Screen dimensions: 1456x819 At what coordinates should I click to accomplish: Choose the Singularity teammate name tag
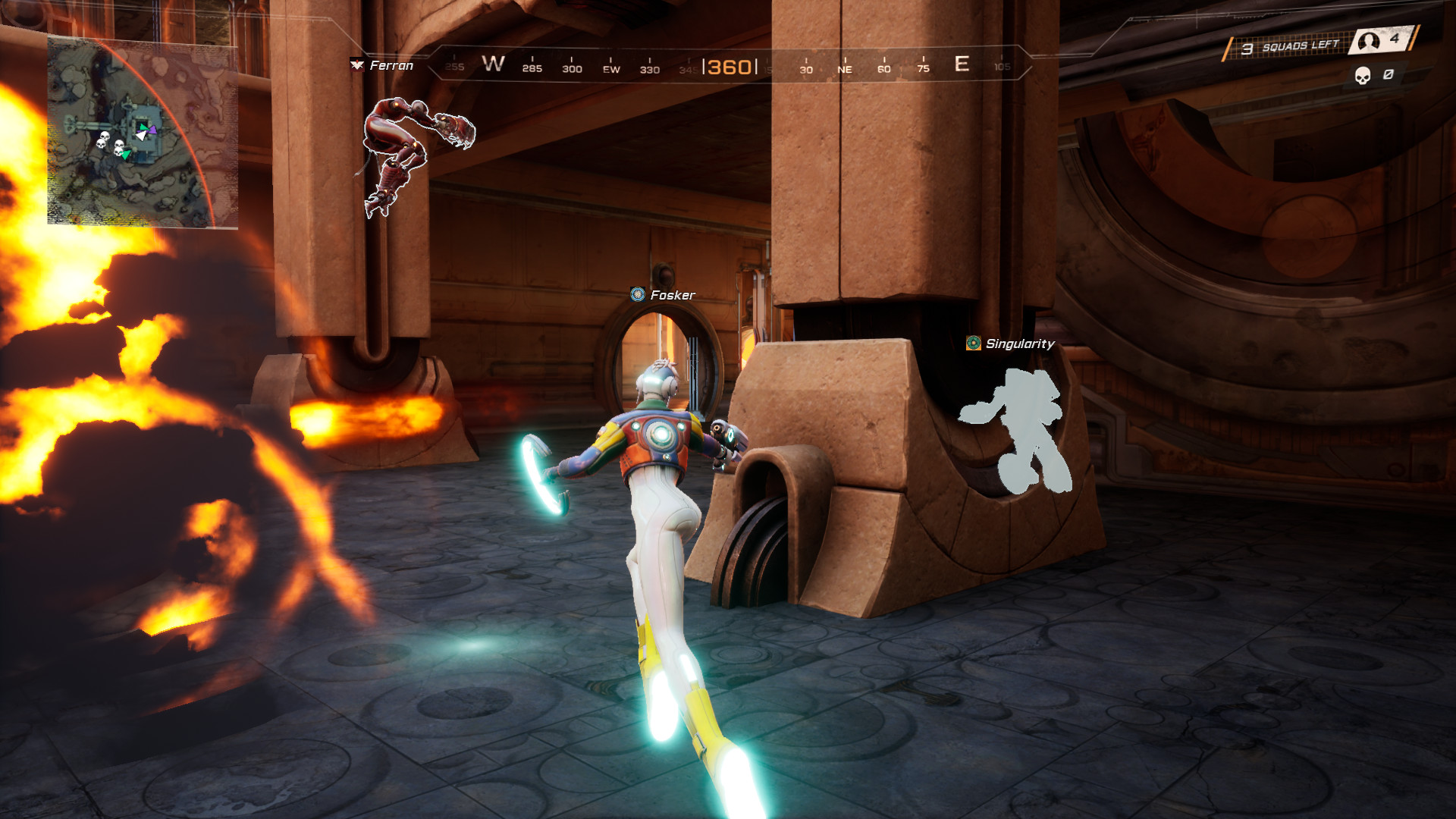click(1011, 344)
